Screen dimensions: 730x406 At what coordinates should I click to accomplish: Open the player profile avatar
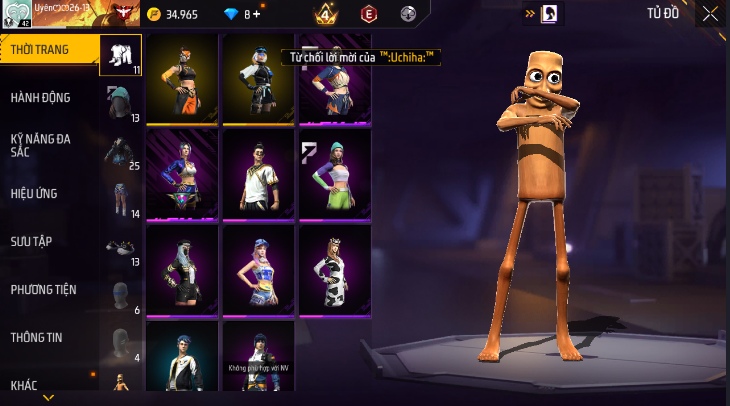coord(17,14)
